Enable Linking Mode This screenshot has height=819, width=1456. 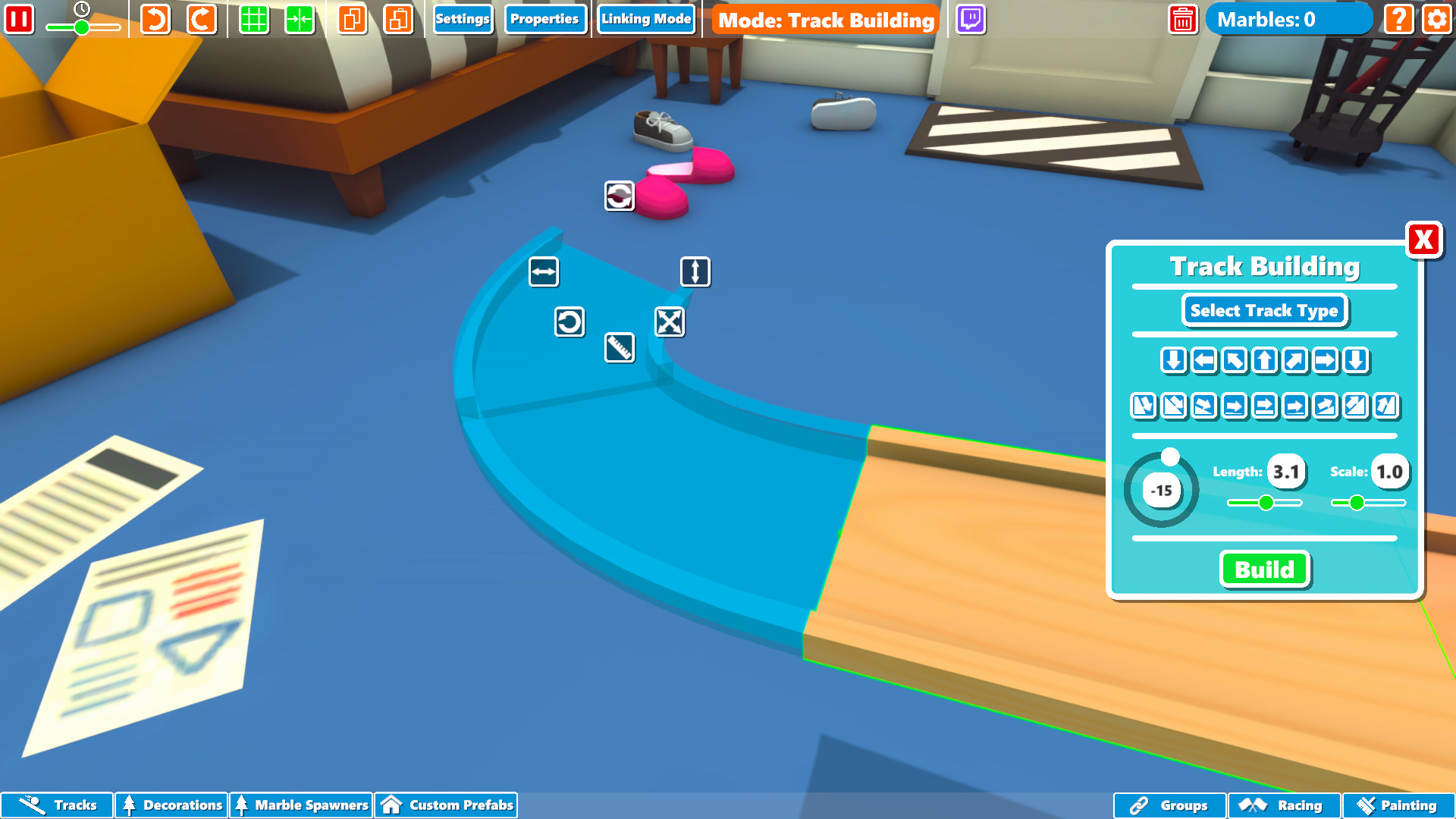(x=646, y=18)
